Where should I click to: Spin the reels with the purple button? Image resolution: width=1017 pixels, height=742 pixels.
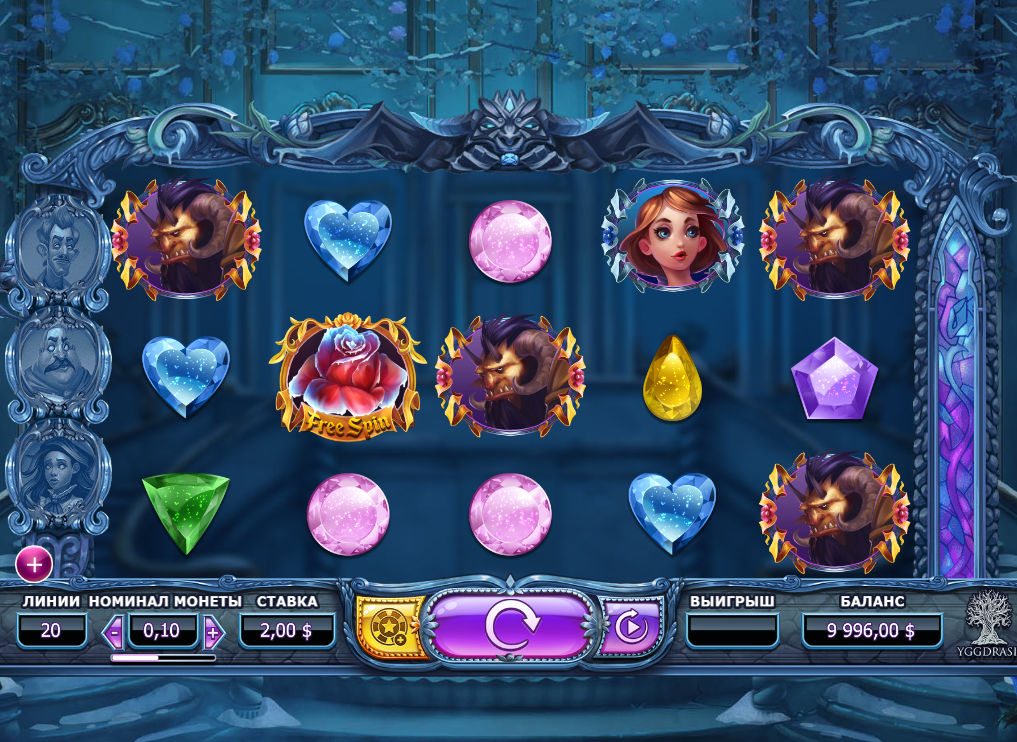click(x=511, y=626)
